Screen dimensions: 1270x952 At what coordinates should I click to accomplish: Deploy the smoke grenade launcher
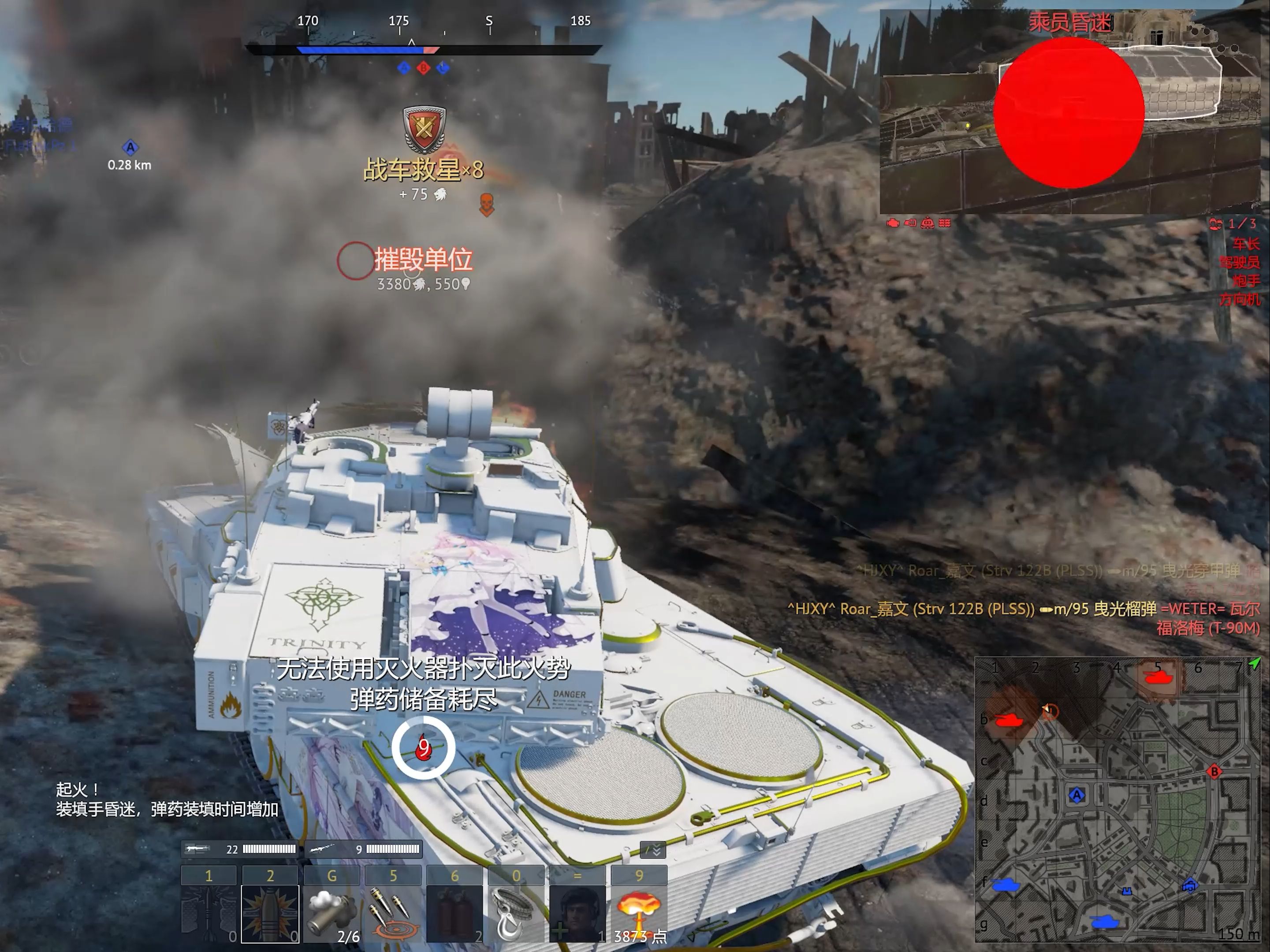point(331,914)
